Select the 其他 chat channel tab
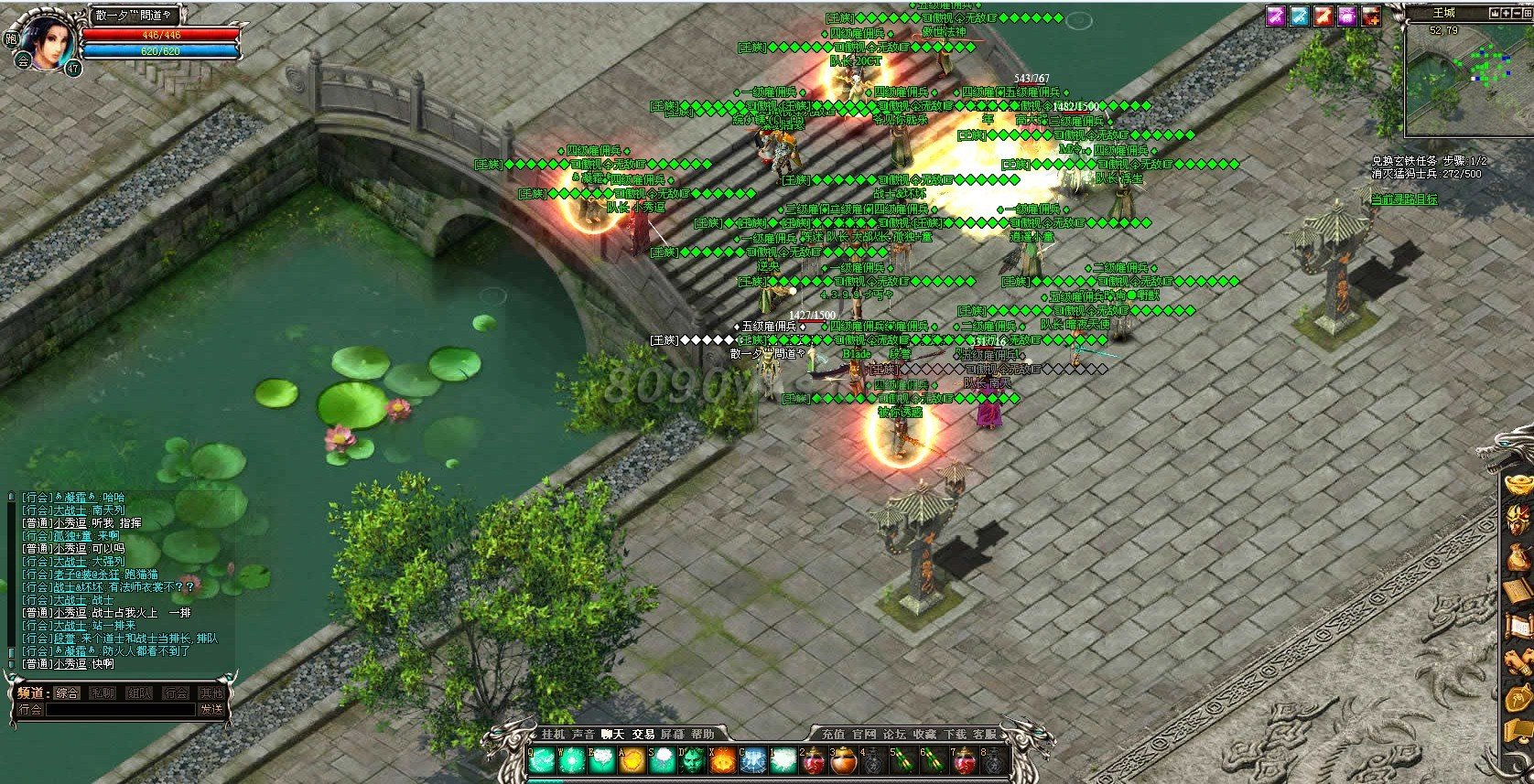Screen dimensions: 1534x784 [211, 693]
